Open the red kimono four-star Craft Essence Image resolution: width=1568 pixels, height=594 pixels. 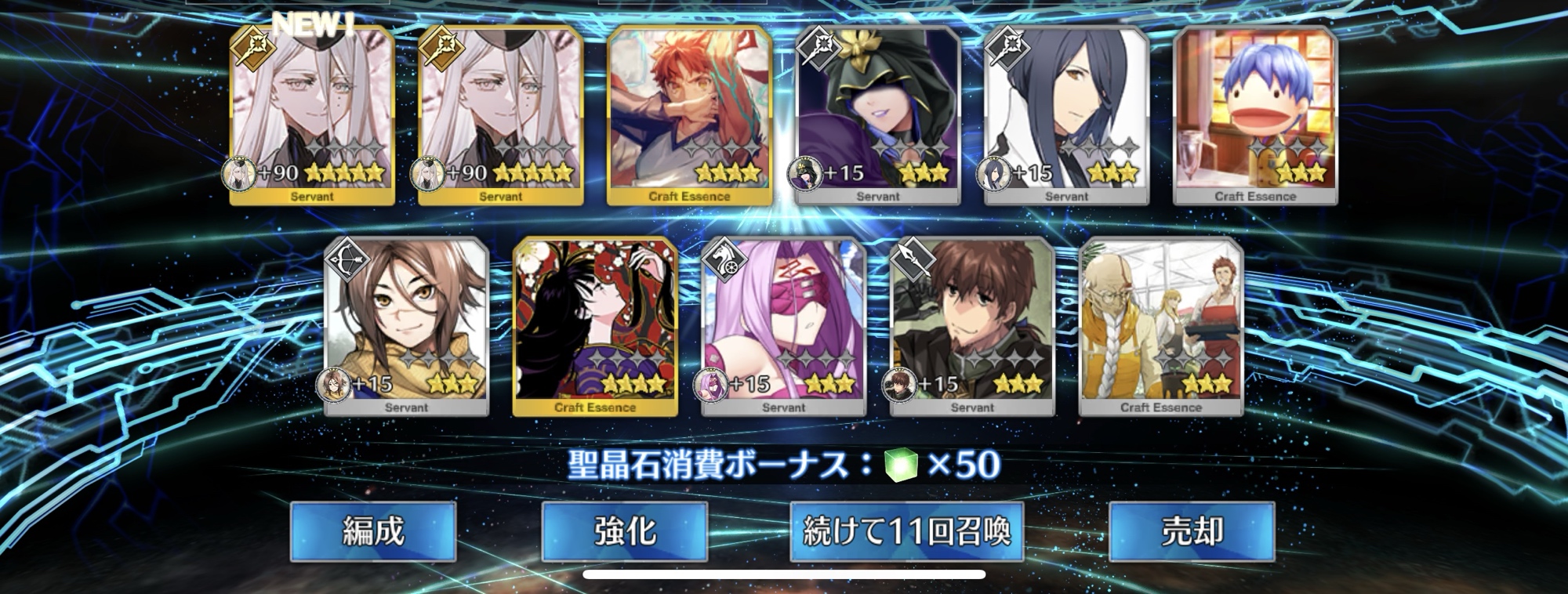[595, 326]
